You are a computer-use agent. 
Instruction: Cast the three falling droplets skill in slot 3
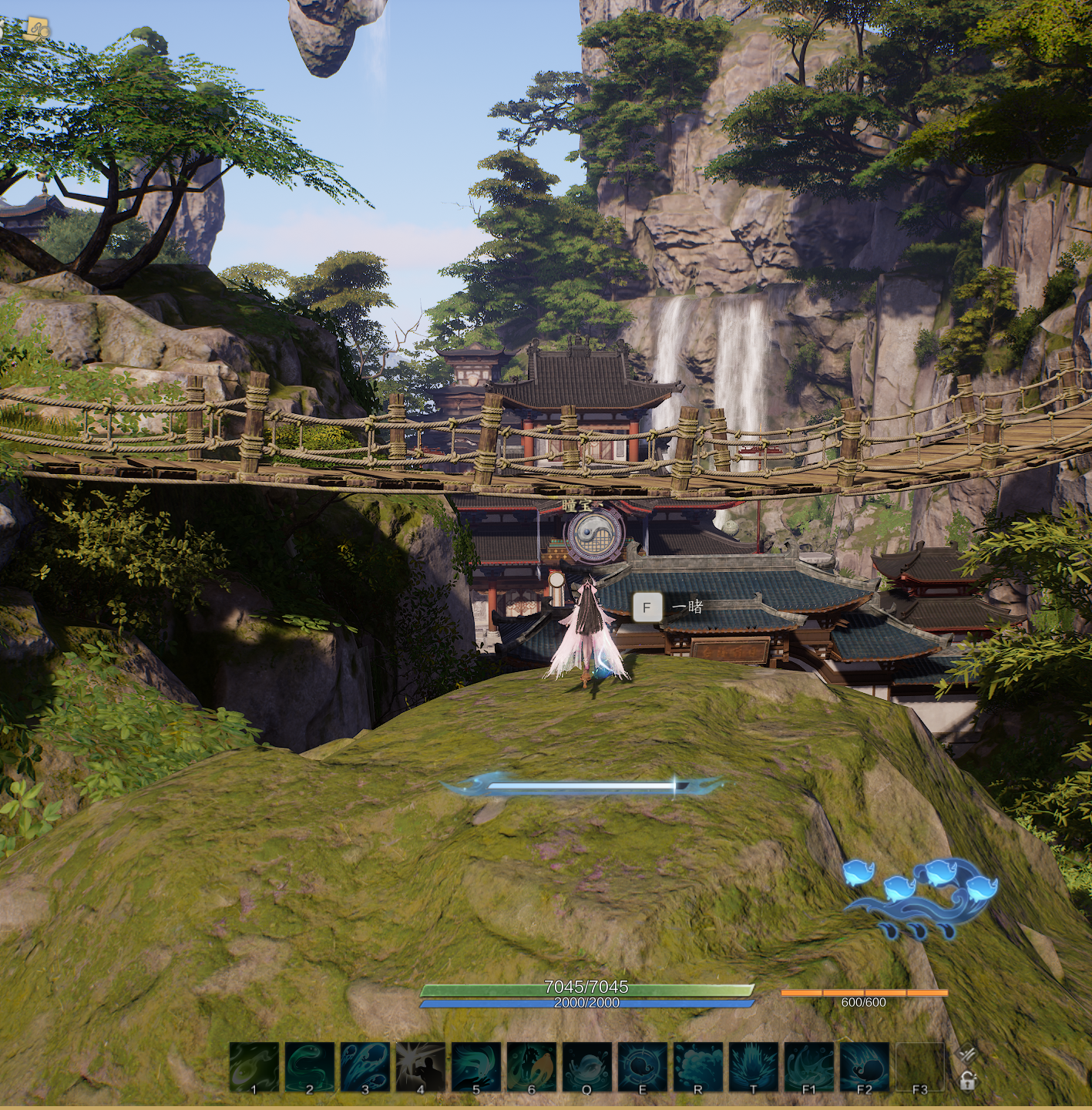point(365,1067)
